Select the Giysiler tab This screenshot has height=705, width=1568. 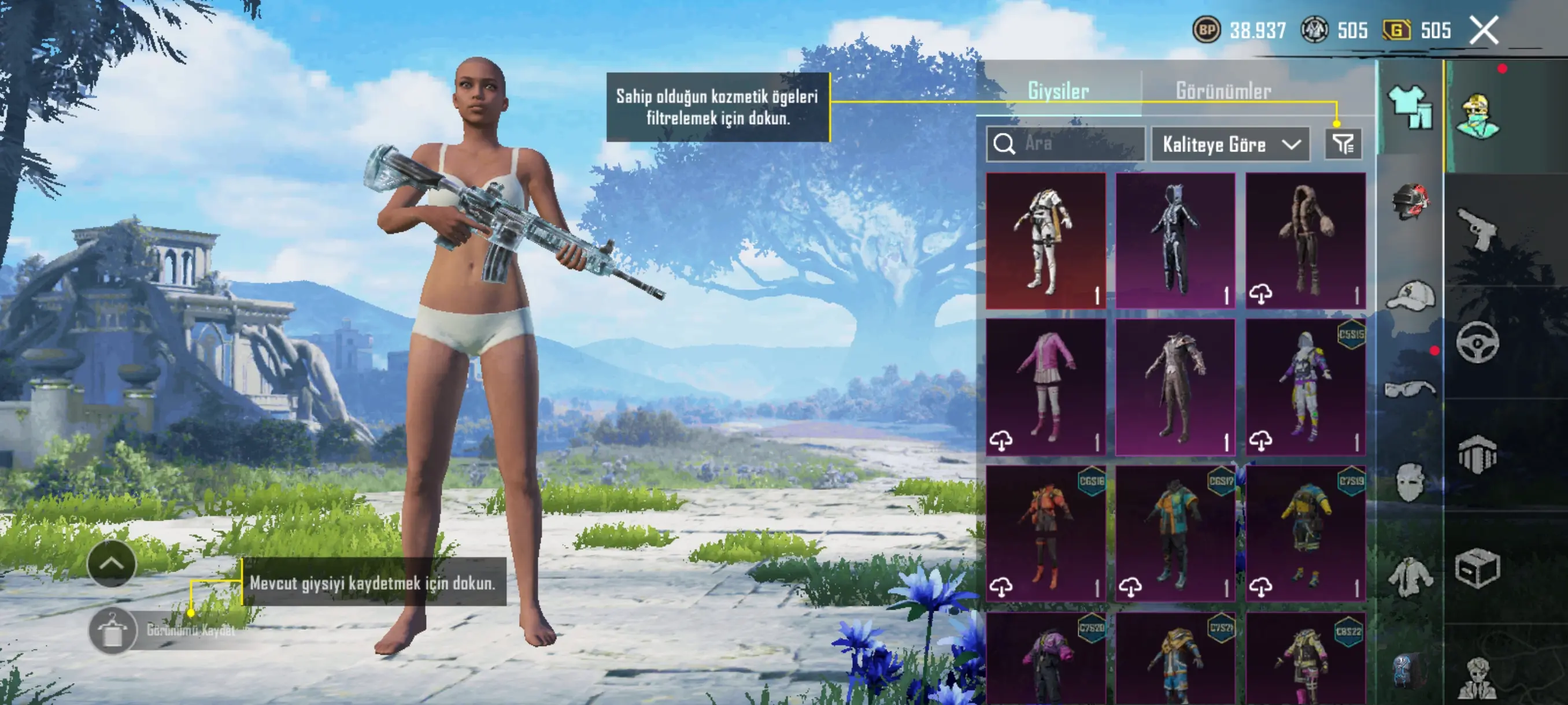[1058, 91]
